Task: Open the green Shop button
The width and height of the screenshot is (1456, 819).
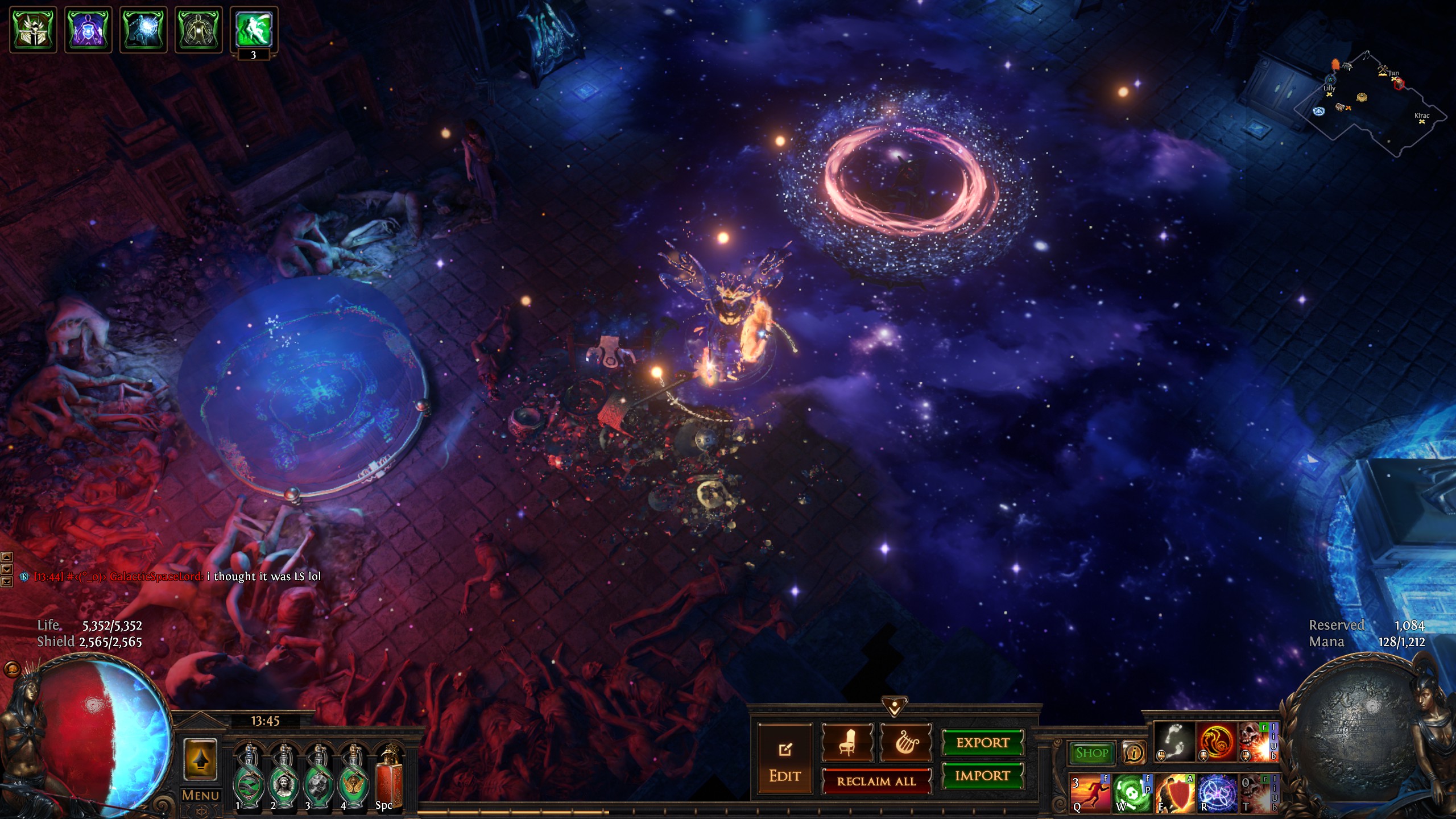Action: (1091, 753)
